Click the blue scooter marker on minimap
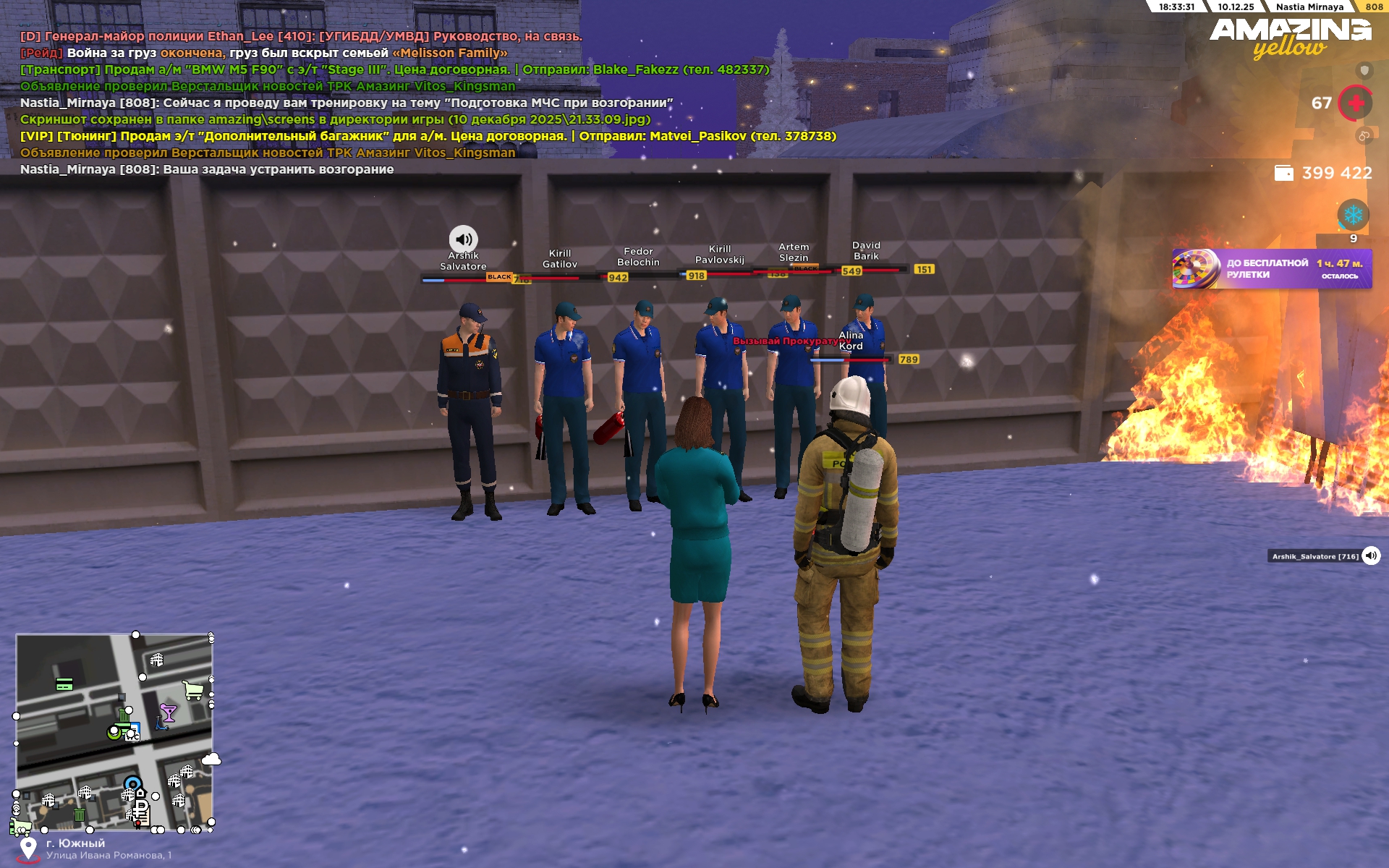This screenshot has width=1389, height=868. pos(161,723)
